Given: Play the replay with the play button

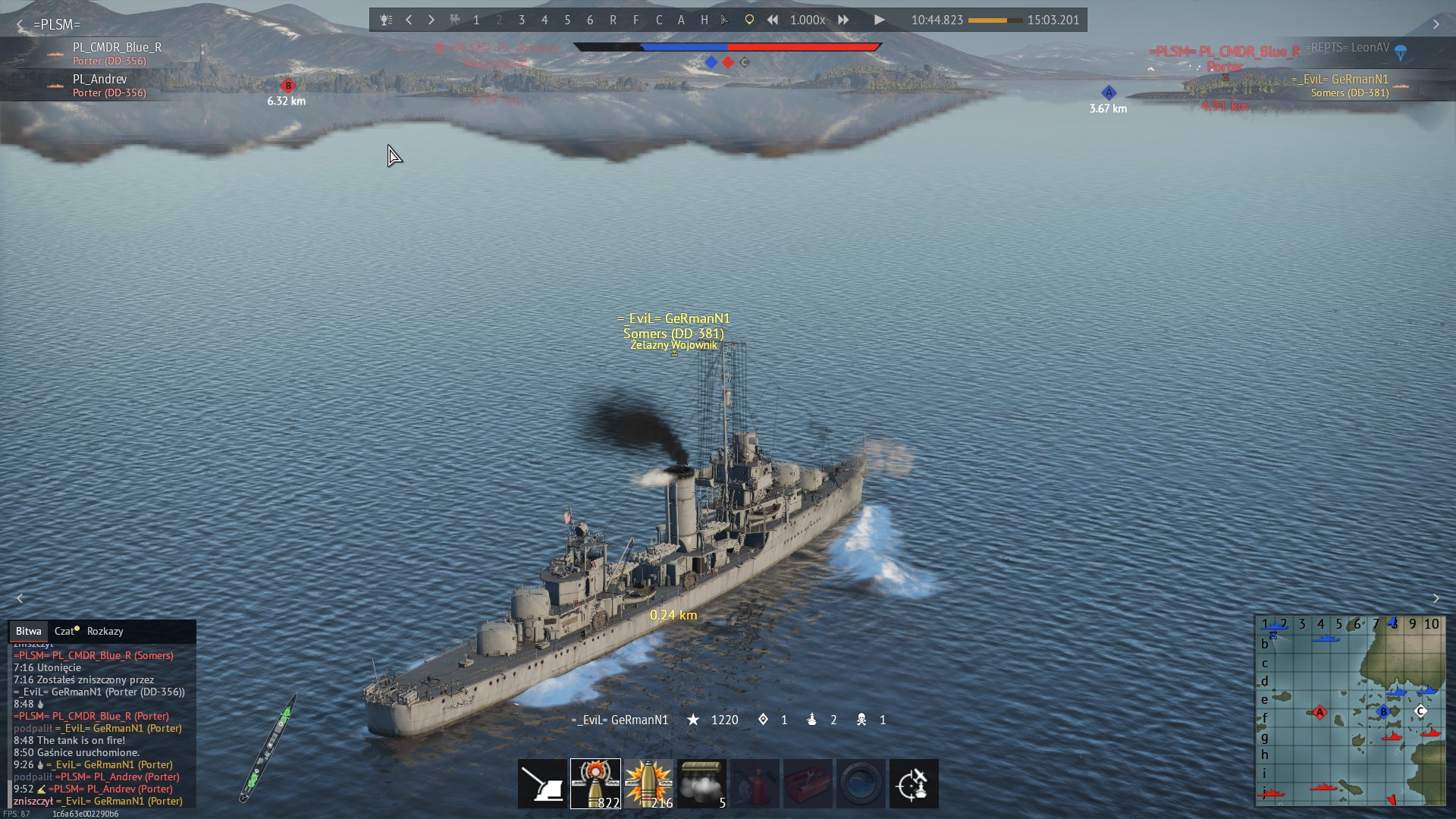Looking at the screenshot, I should (x=879, y=20).
